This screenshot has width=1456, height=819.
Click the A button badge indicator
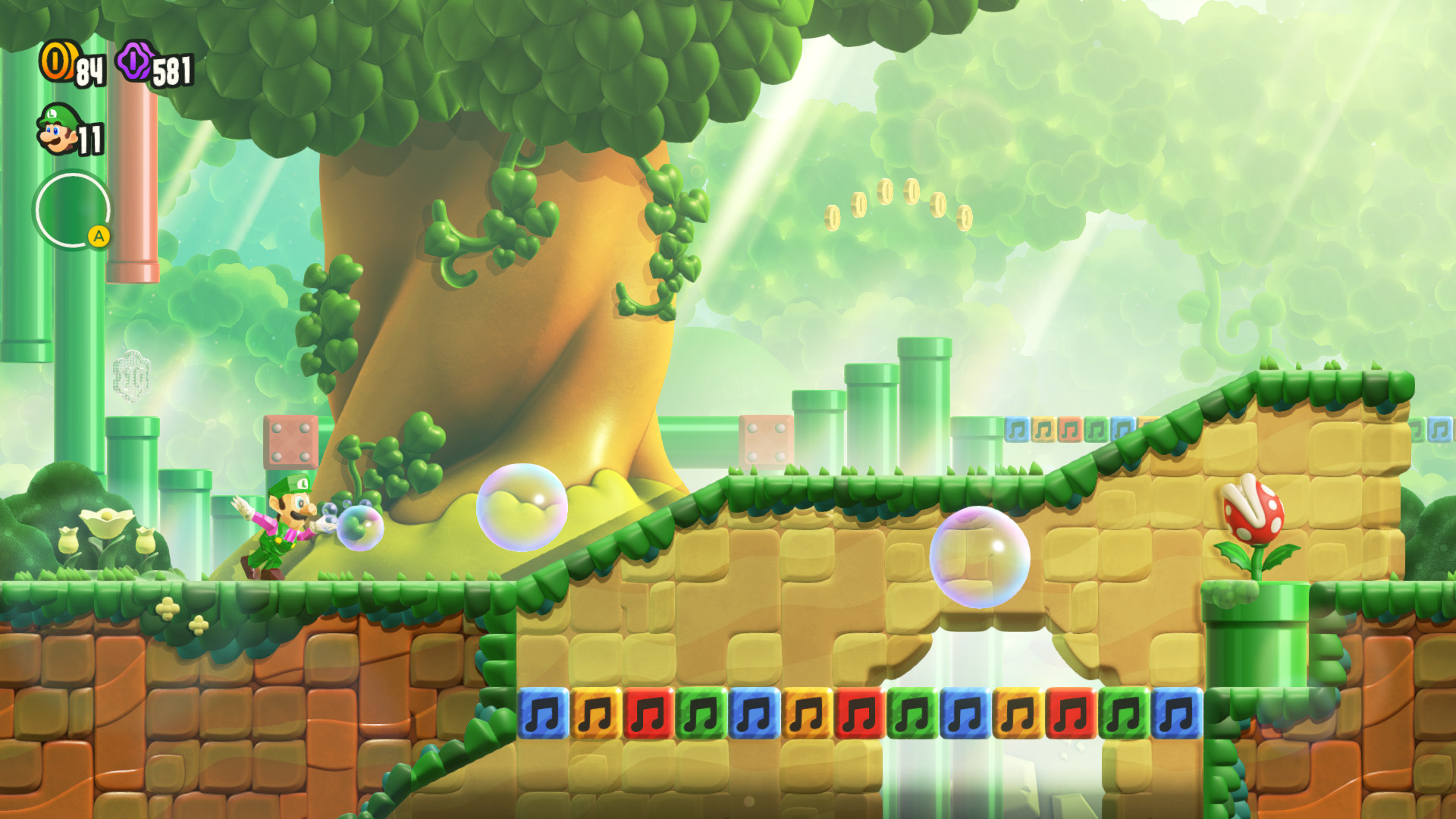tap(98, 236)
